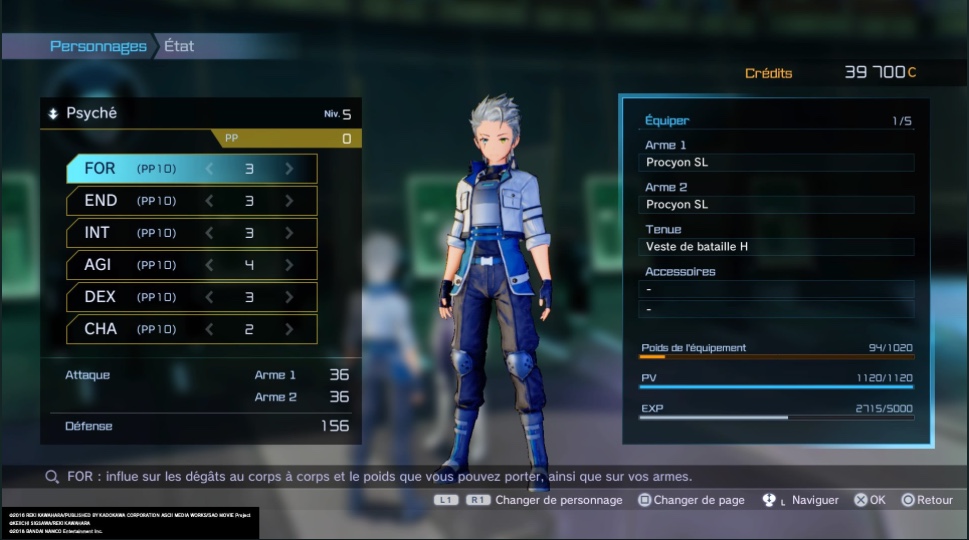Decrease FOR with the left arrow
This screenshot has height=540, width=969.
210,169
